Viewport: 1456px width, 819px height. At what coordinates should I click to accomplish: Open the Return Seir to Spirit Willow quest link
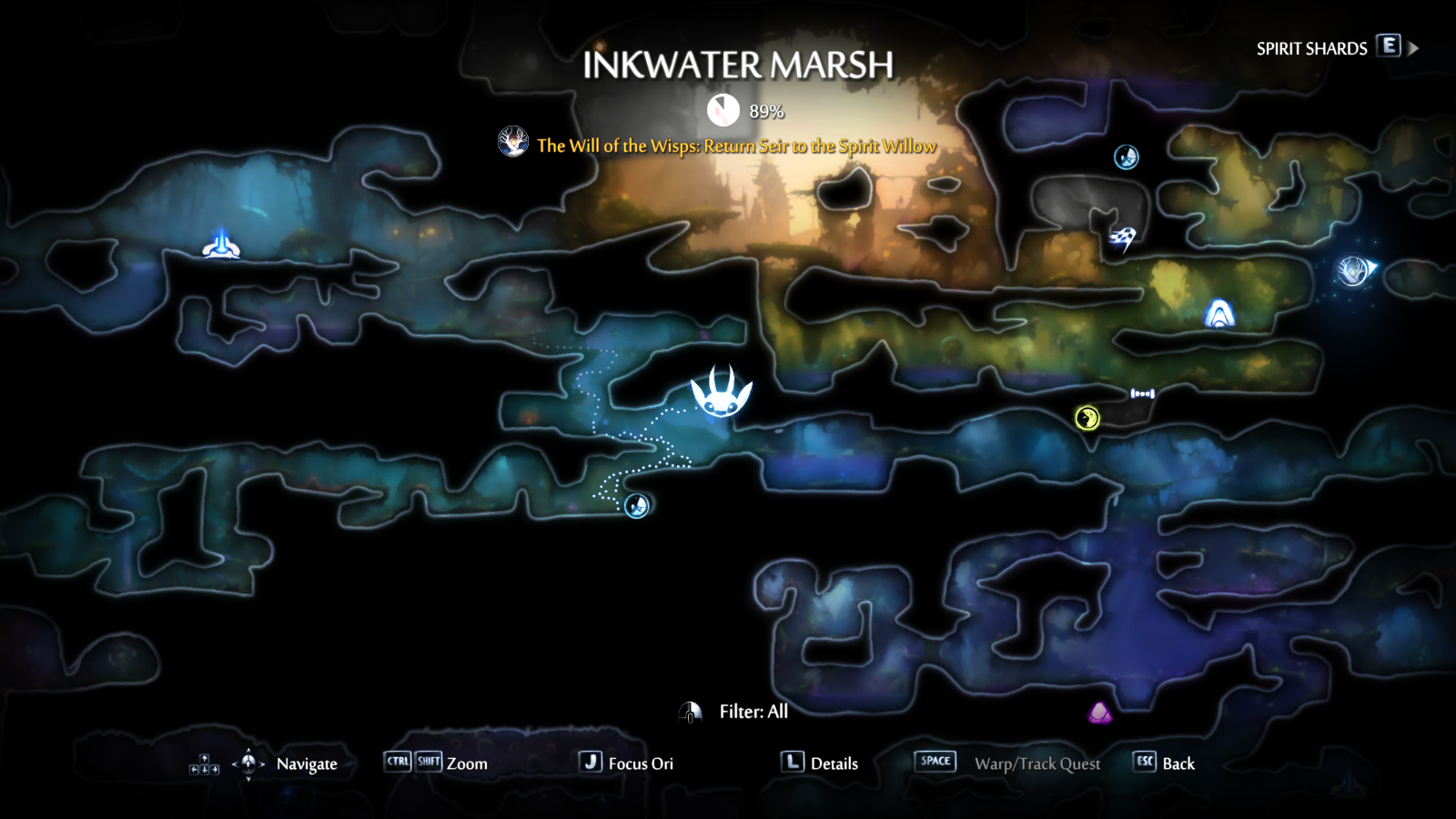tap(735, 144)
